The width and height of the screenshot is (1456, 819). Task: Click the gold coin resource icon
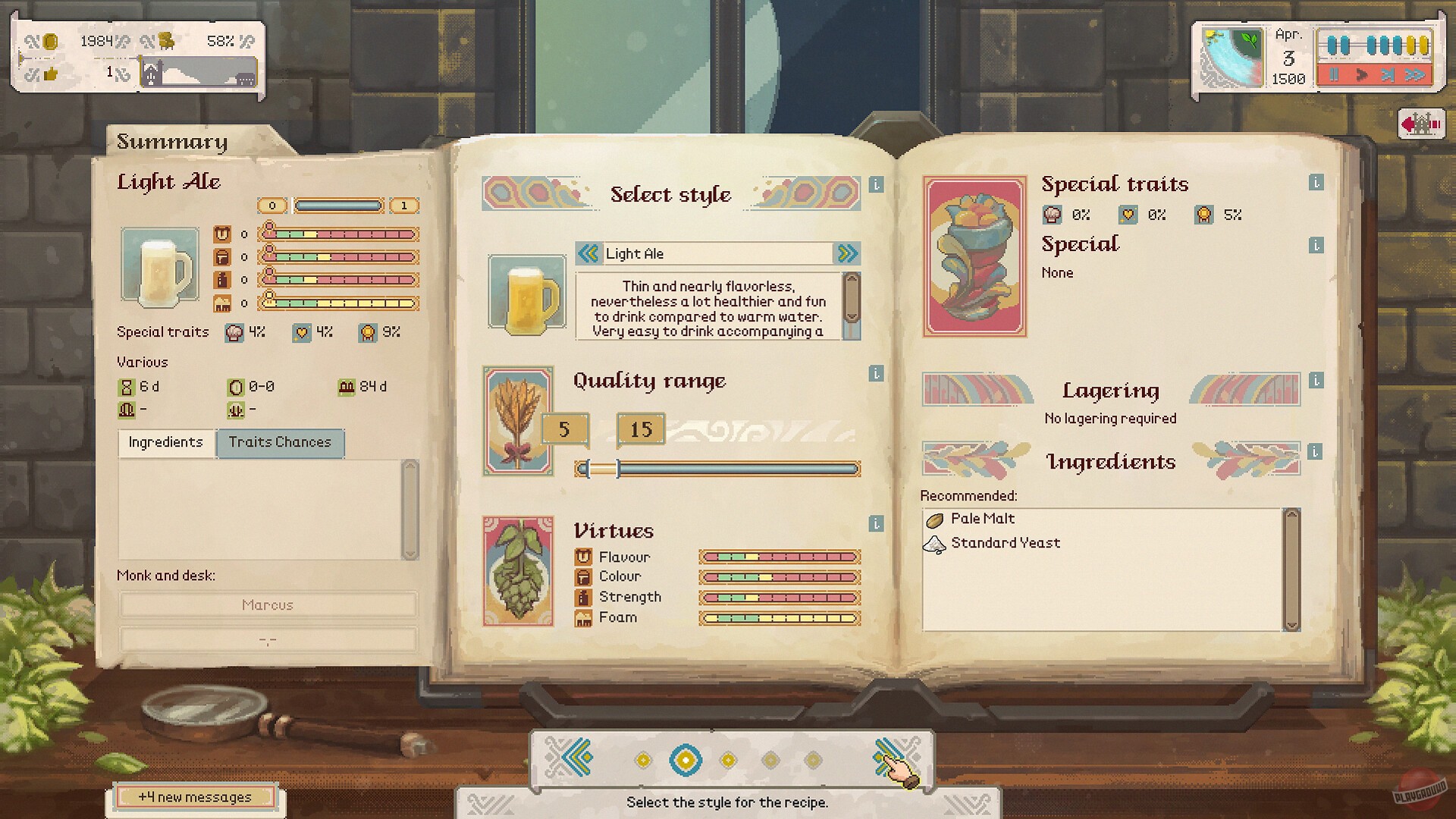click(49, 43)
